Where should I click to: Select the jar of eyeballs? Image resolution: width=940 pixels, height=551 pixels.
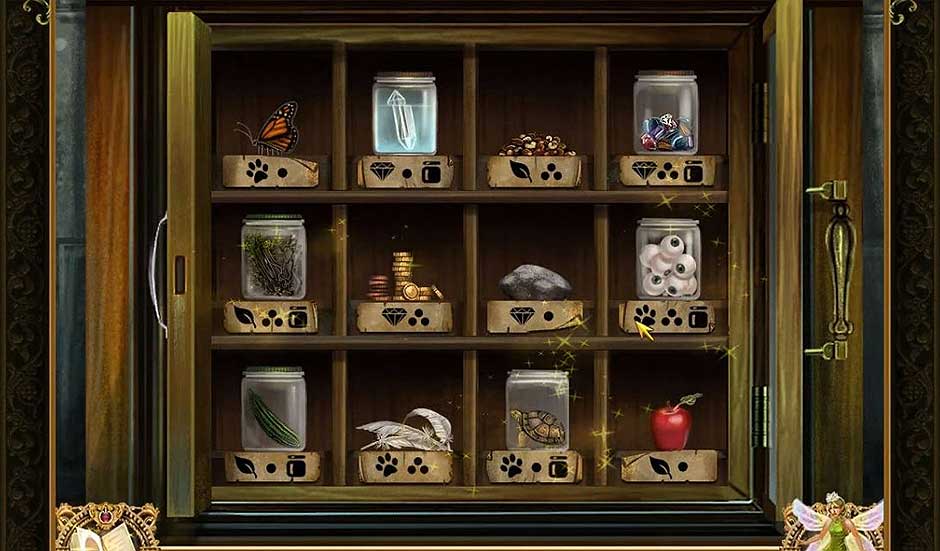click(668, 260)
